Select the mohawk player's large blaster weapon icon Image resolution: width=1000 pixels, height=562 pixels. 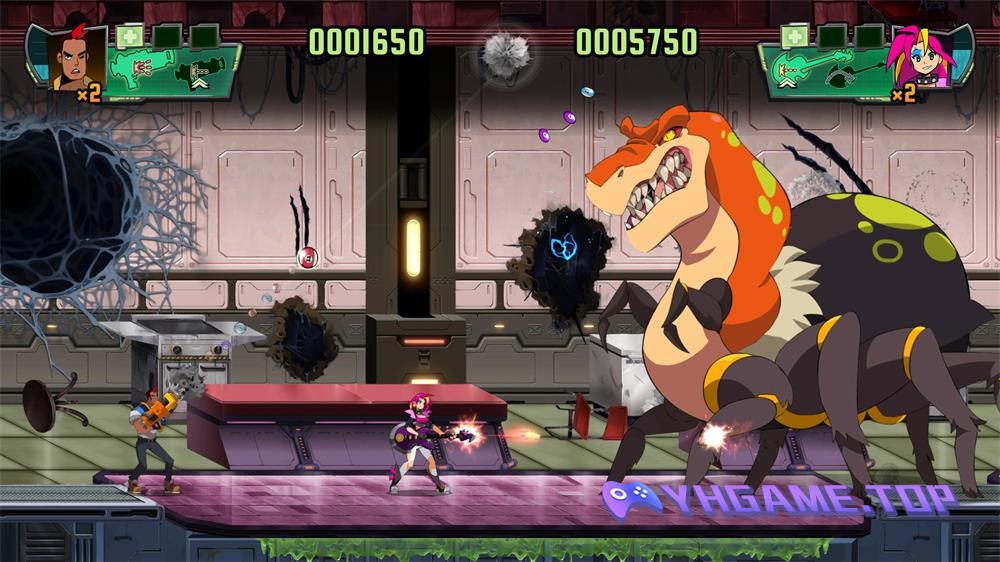point(139,69)
